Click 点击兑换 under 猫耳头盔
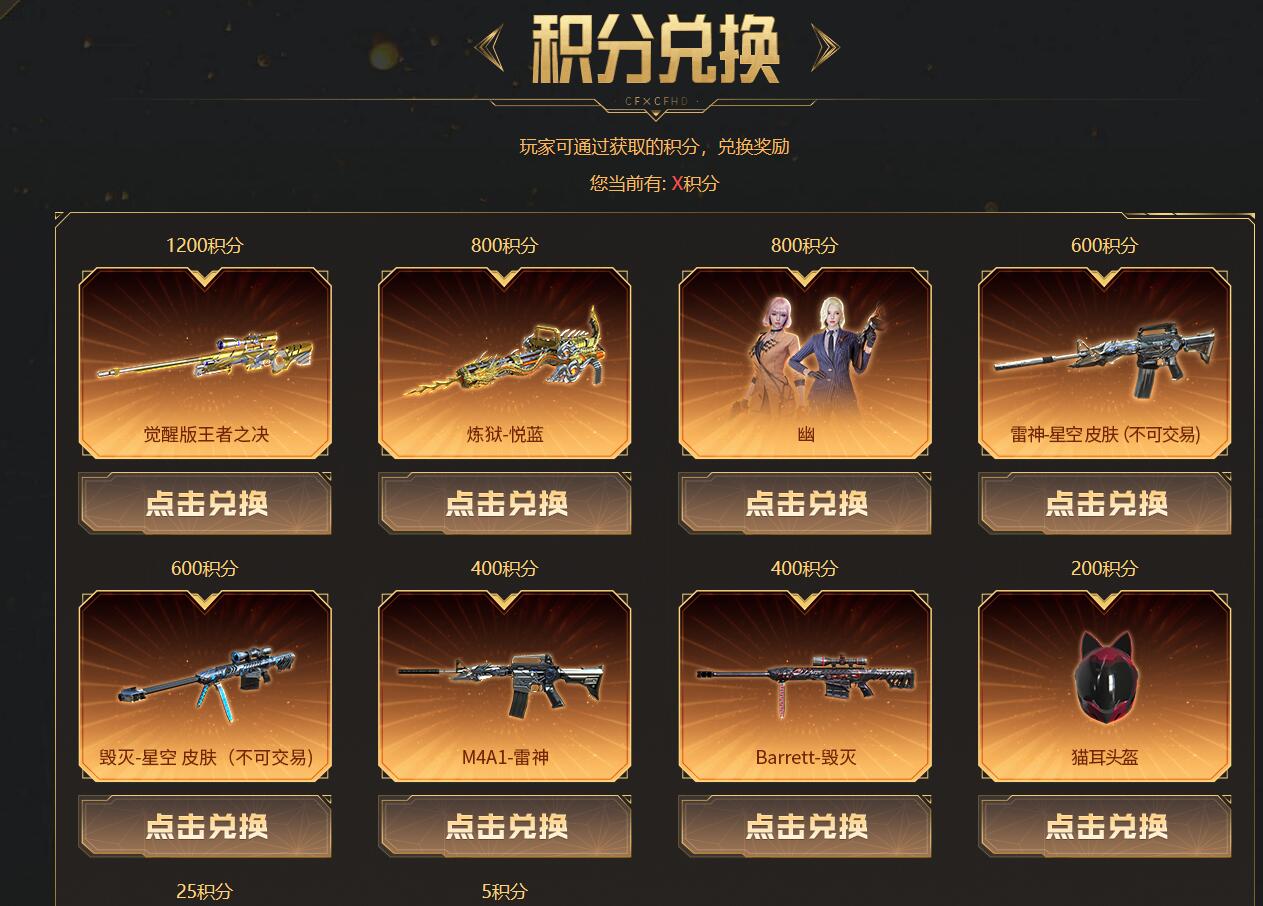This screenshot has height=906, width=1263. click(x=1105, y=826)
